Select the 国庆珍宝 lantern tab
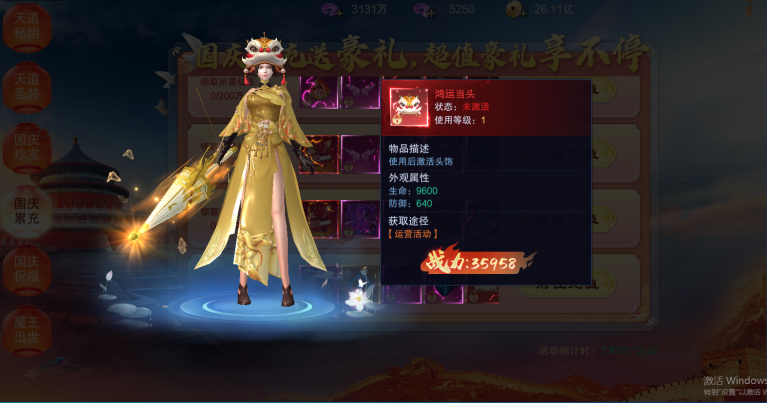Screen dimensions: 767x403 [26, 148]
